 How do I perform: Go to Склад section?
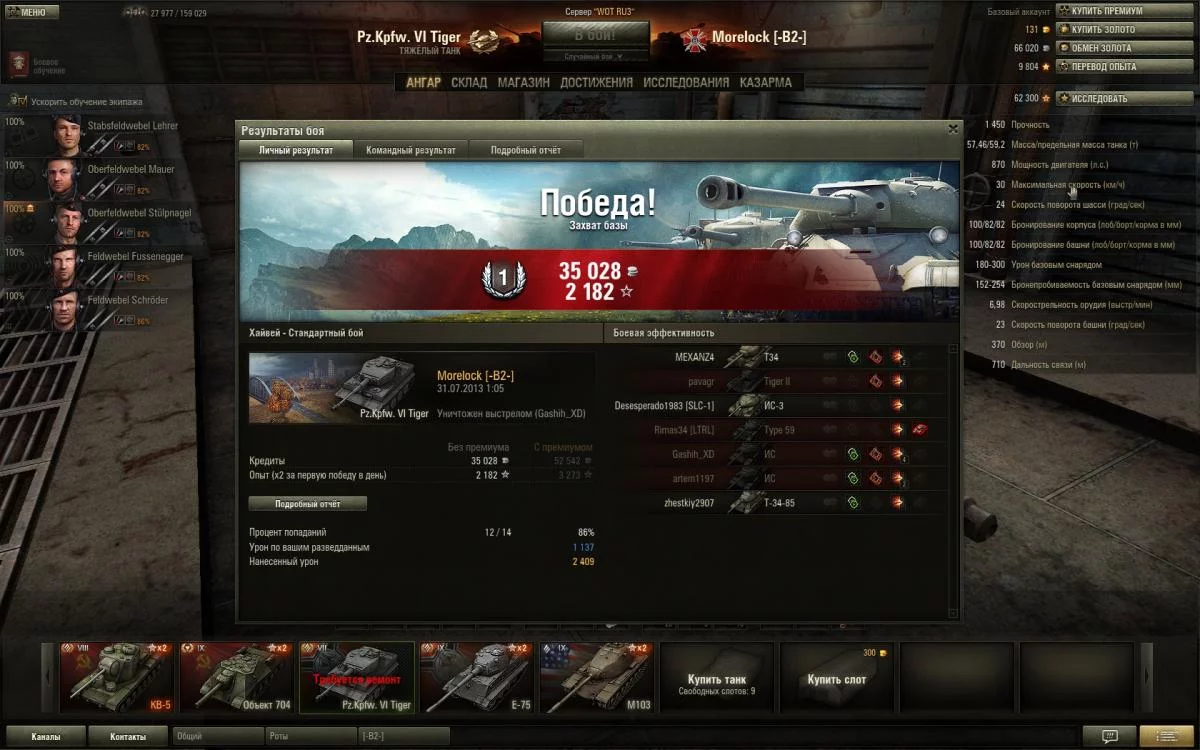click(x=469, y=83)
